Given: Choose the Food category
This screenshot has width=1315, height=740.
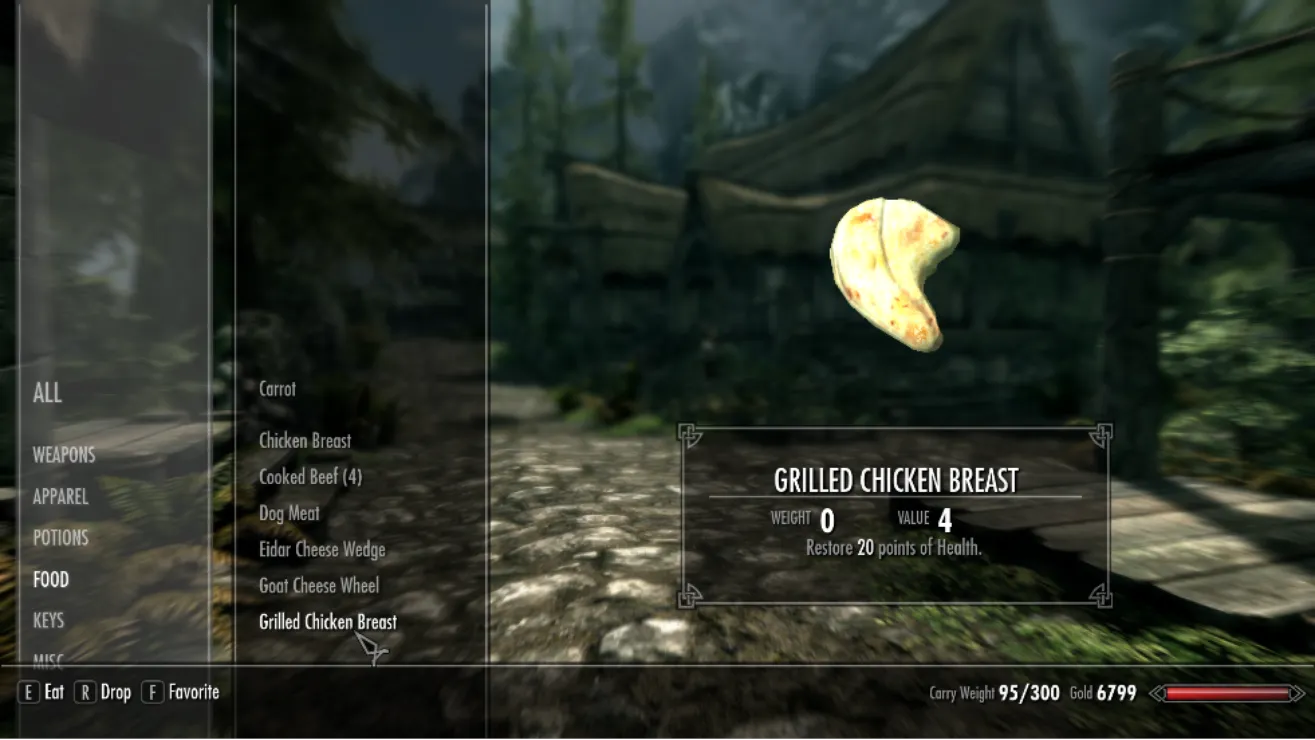Looking at the screenshot, I should [x=51, y=580].
